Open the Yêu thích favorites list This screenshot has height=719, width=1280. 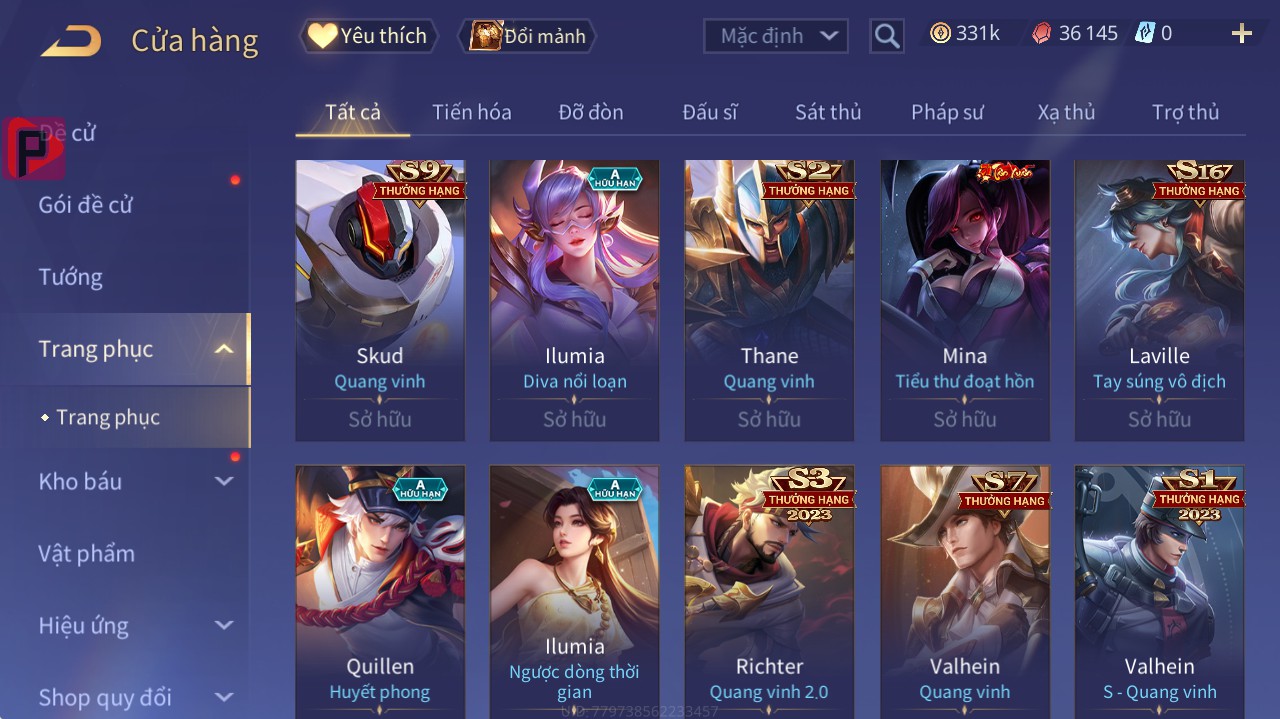pyautogui.click(x=369, y=36)
